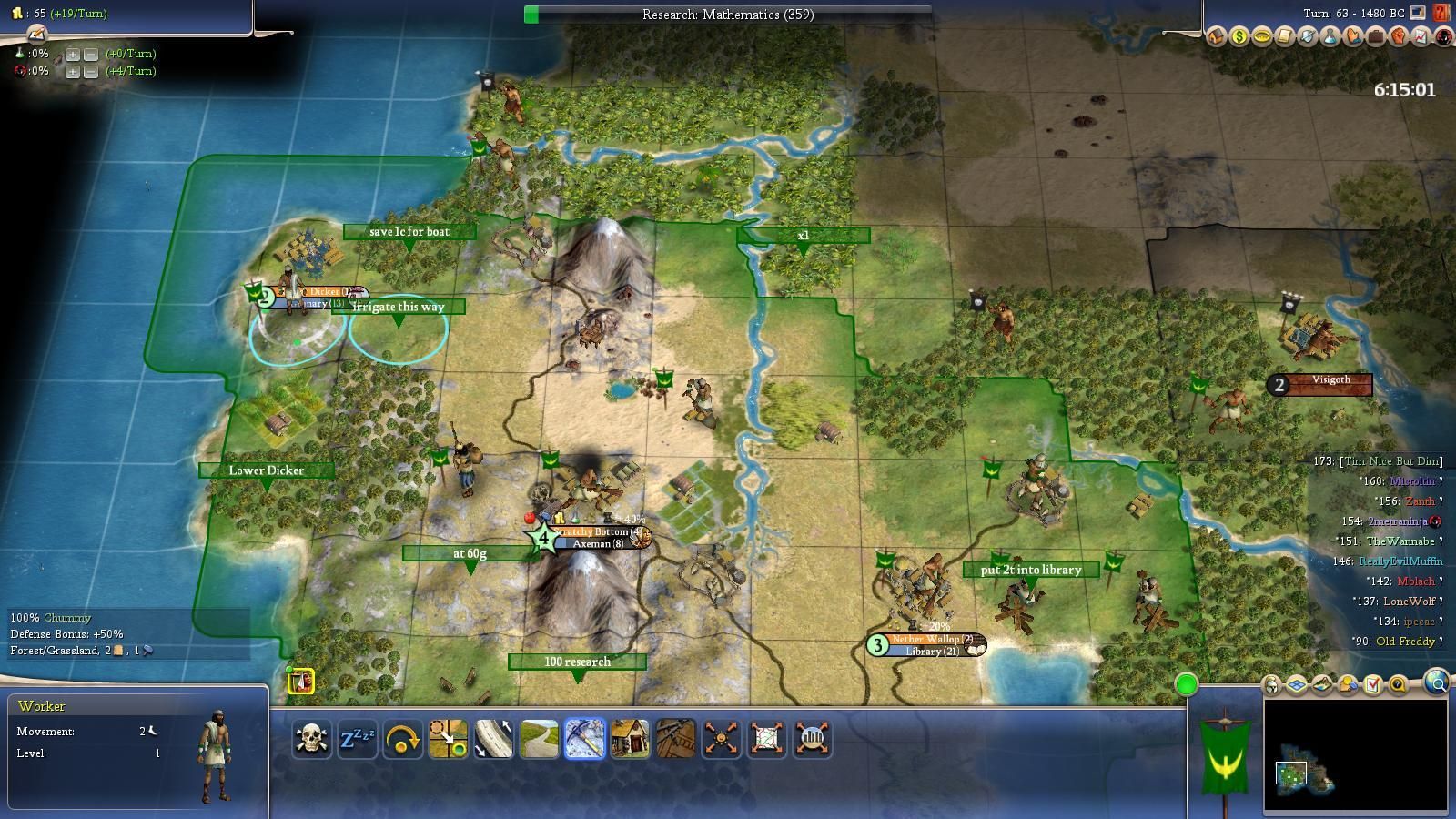Viewport: 1456px width, 819px height.
Task: End turn with the green circle button
Action: click(x=1186, y=684)
